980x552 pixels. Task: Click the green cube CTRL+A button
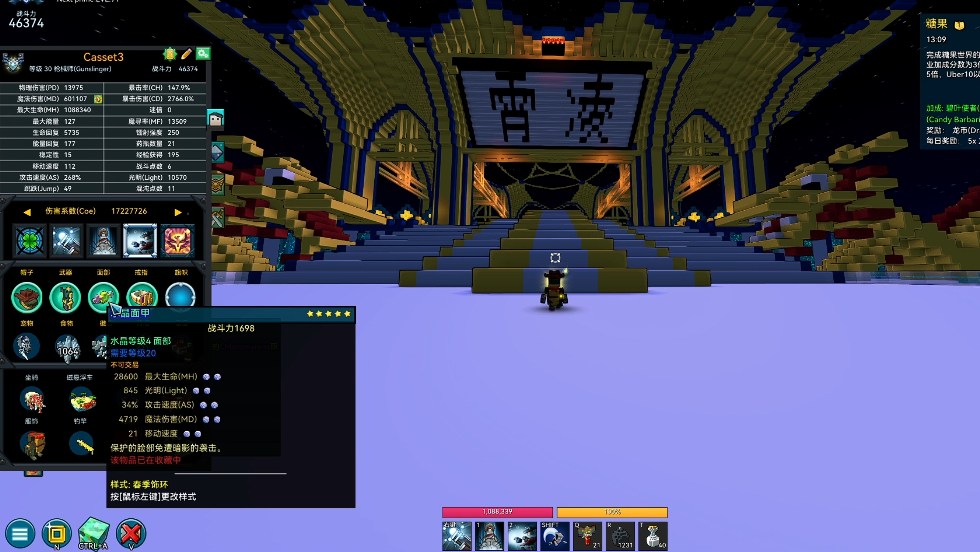pos(93,533)
